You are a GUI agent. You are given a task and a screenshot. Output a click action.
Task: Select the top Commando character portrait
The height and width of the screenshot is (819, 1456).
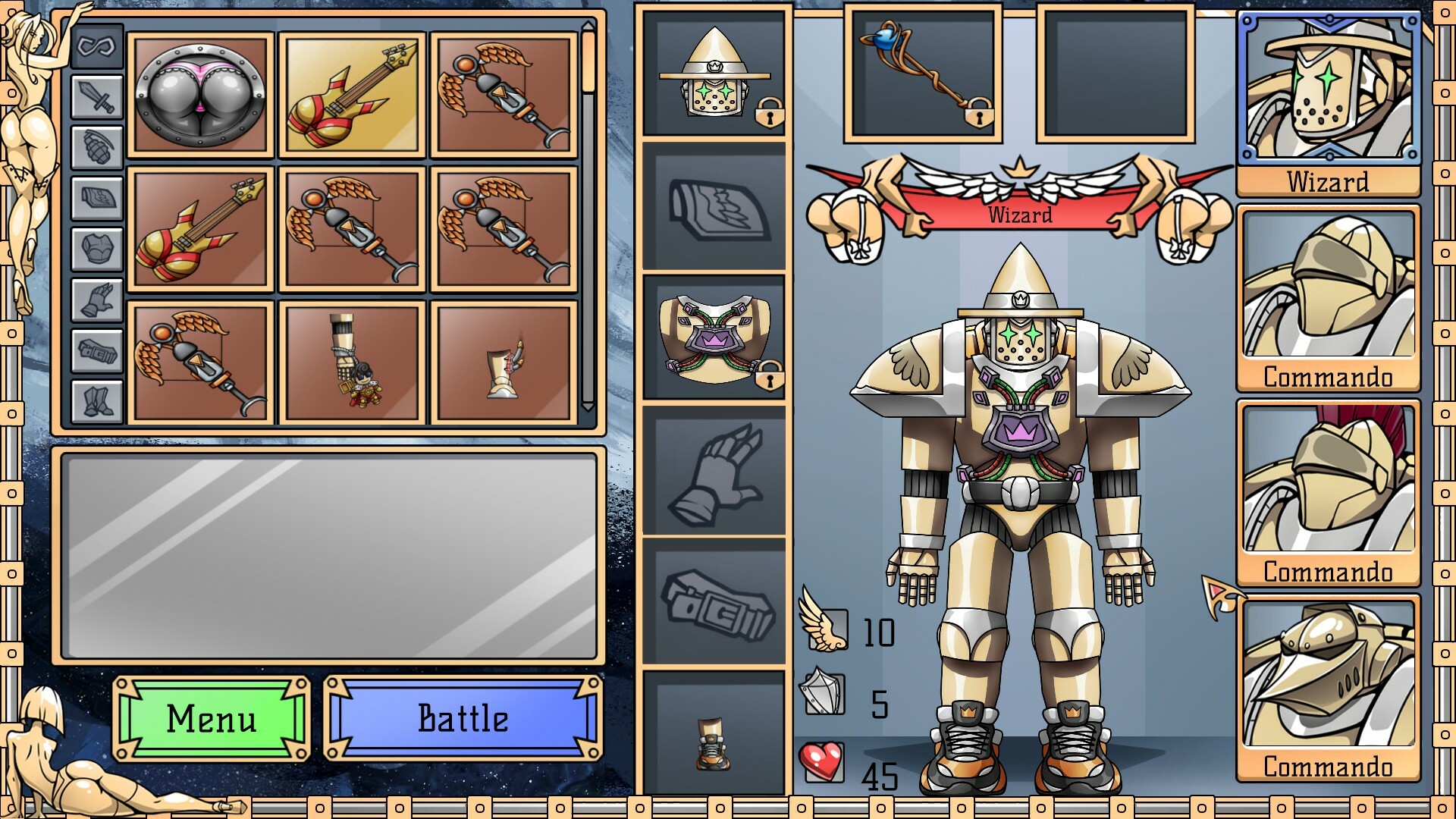(x=1328, y=284)
